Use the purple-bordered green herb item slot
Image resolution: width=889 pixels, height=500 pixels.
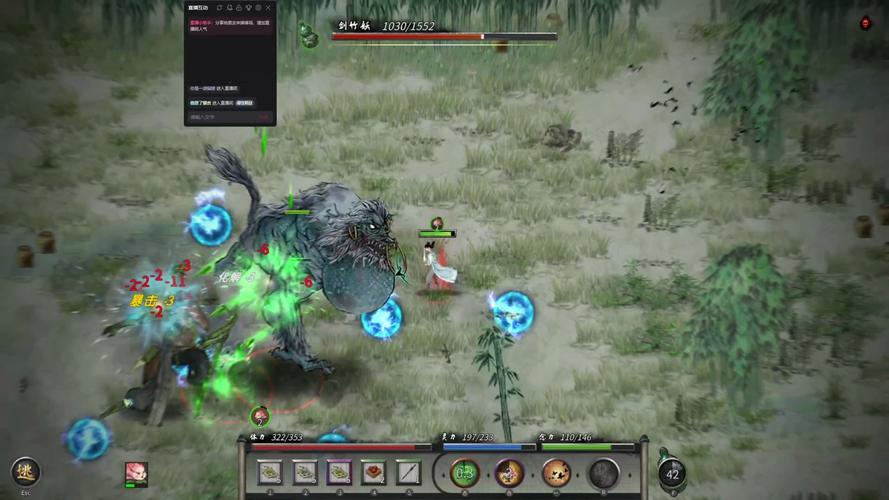tap(339, 472)
